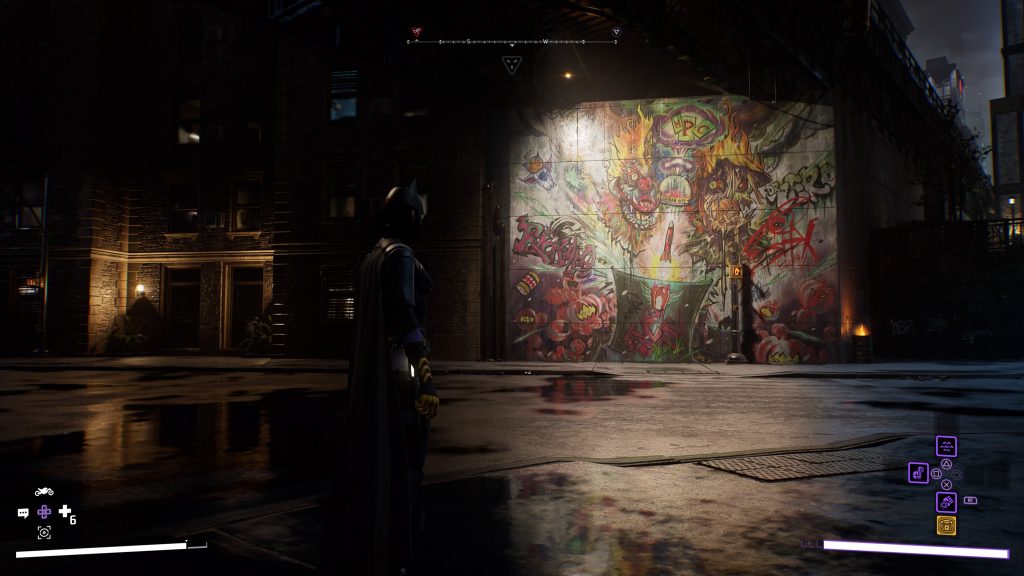
Task: Select the top purple ability icon
Action: click(x=946, y=447)
